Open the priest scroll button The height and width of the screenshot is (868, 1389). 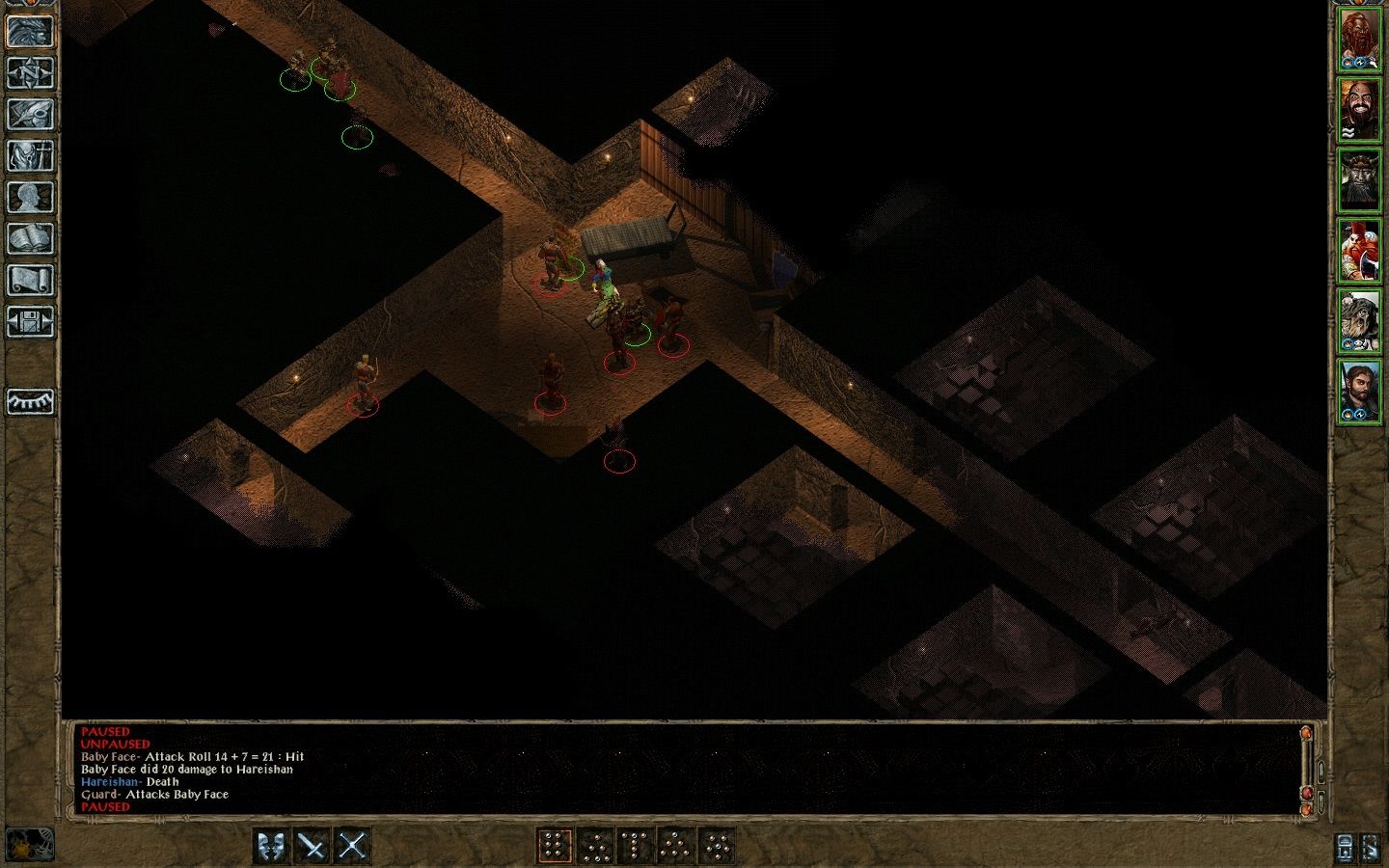(30, 281)
